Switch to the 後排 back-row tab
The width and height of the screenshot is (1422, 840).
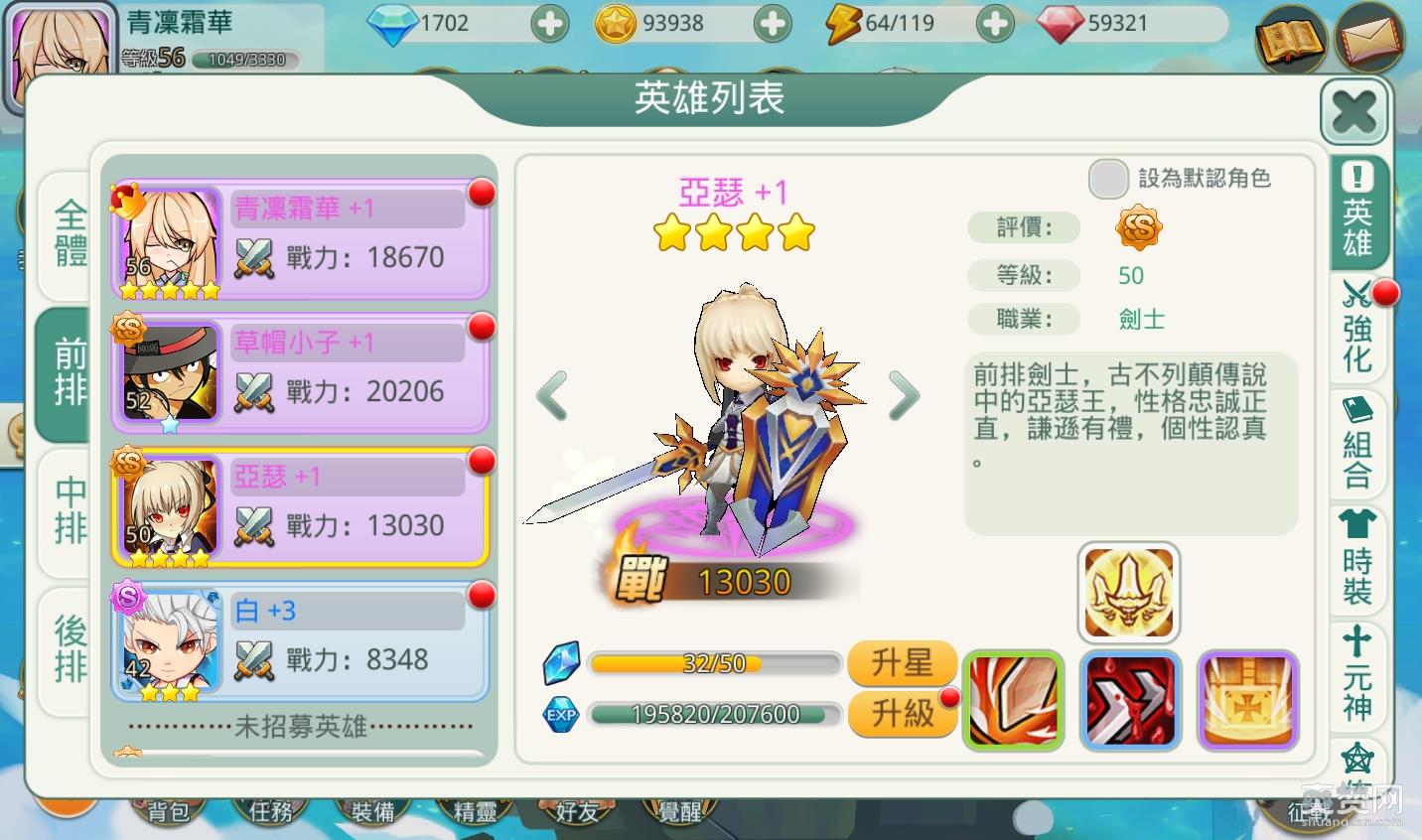tap(67, 649)
